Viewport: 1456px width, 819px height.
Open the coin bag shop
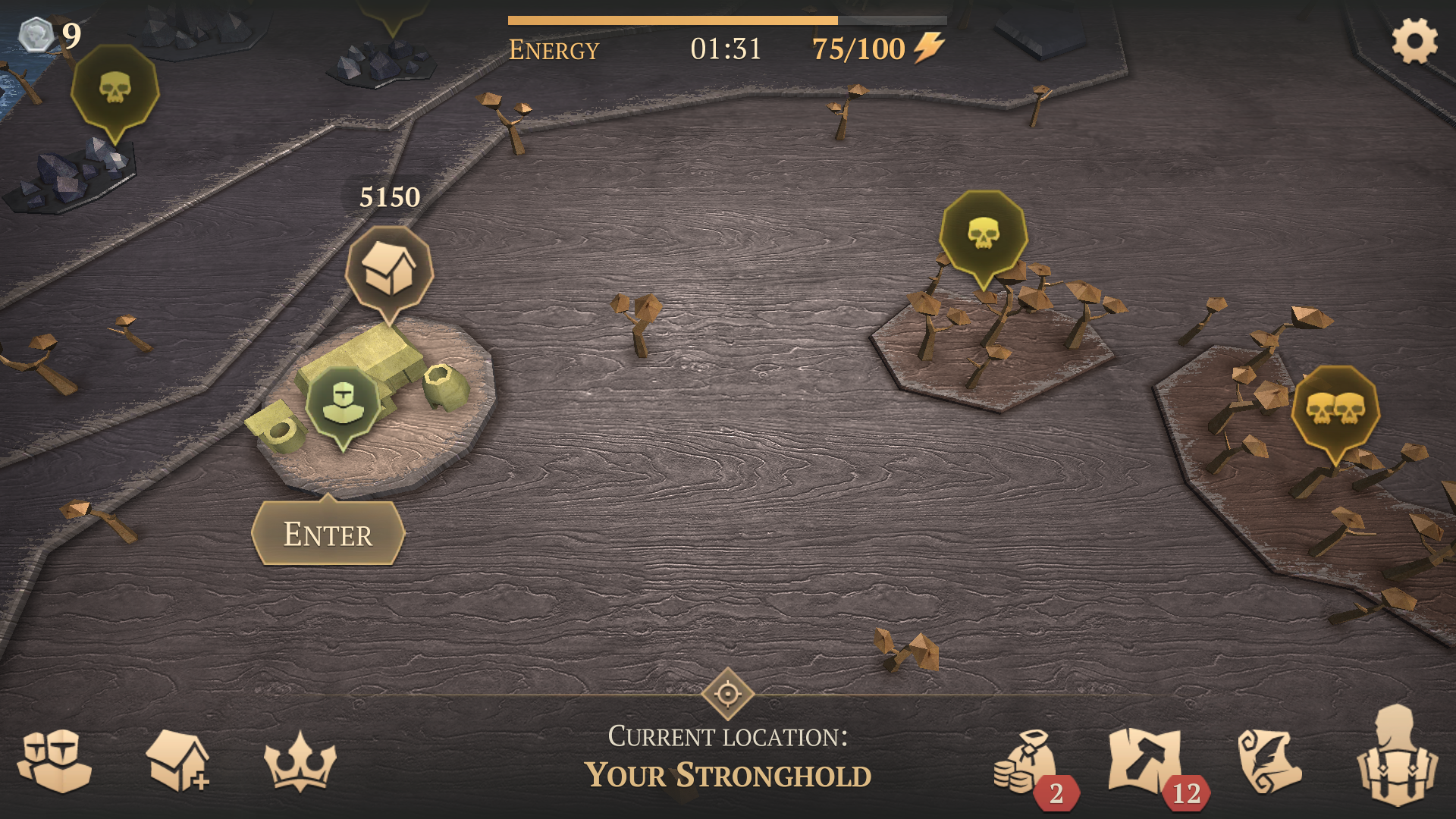pos(1025,762)
